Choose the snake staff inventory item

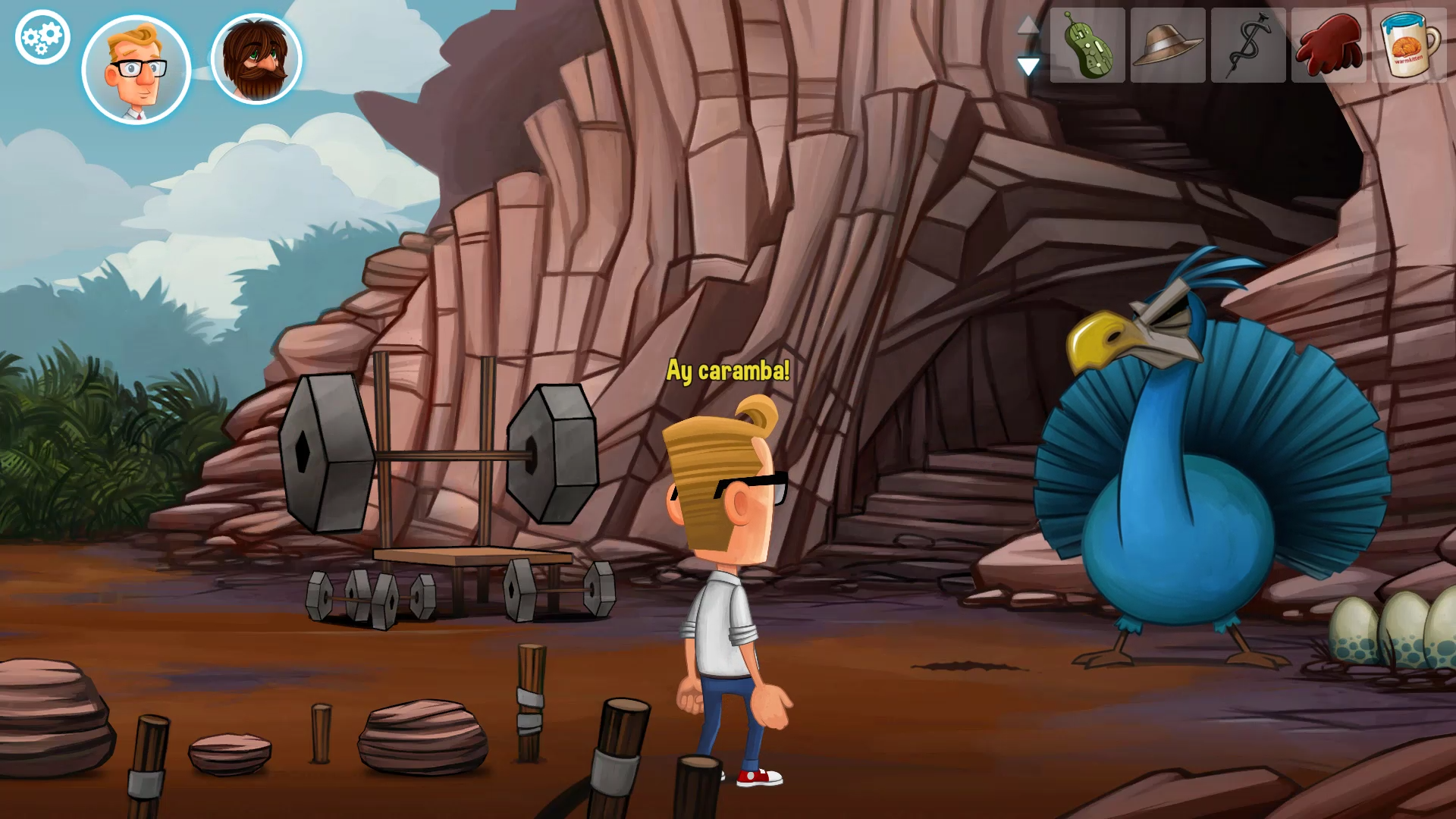tap(1247, 45)
